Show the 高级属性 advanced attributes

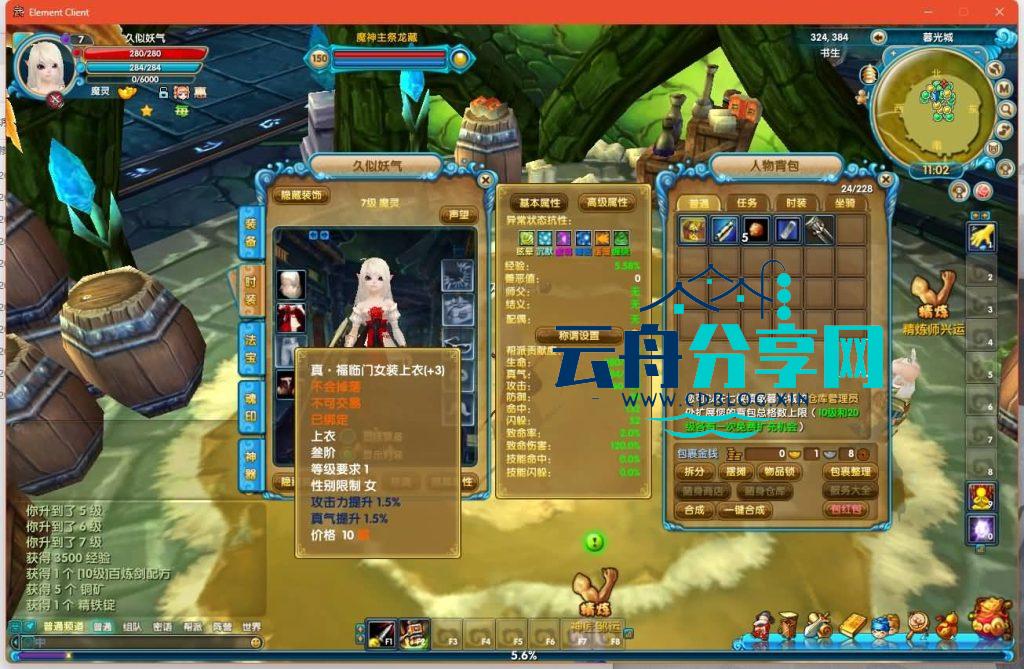click(x=607, y=202)
